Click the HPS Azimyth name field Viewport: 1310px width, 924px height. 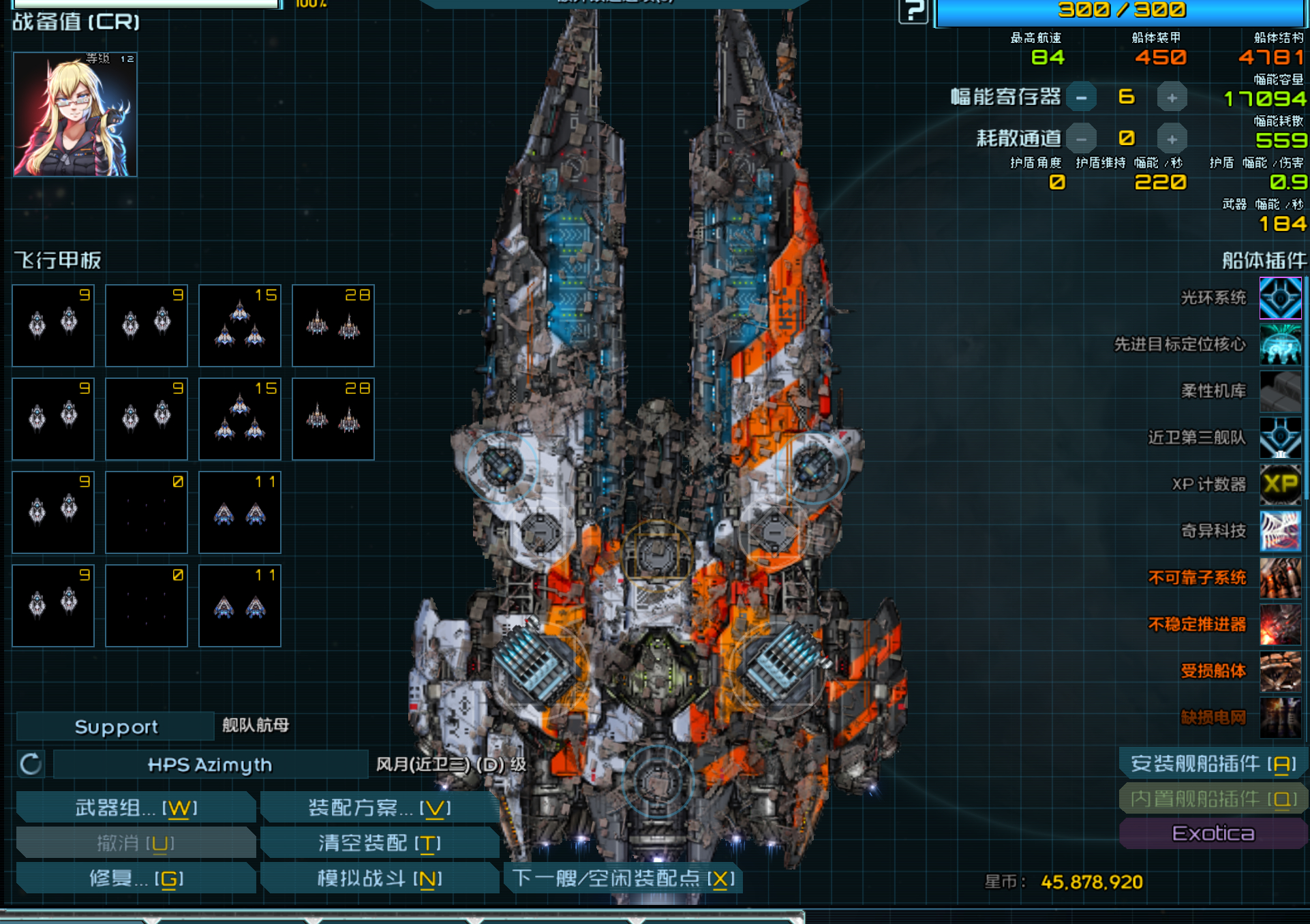(x=209, y=765)
